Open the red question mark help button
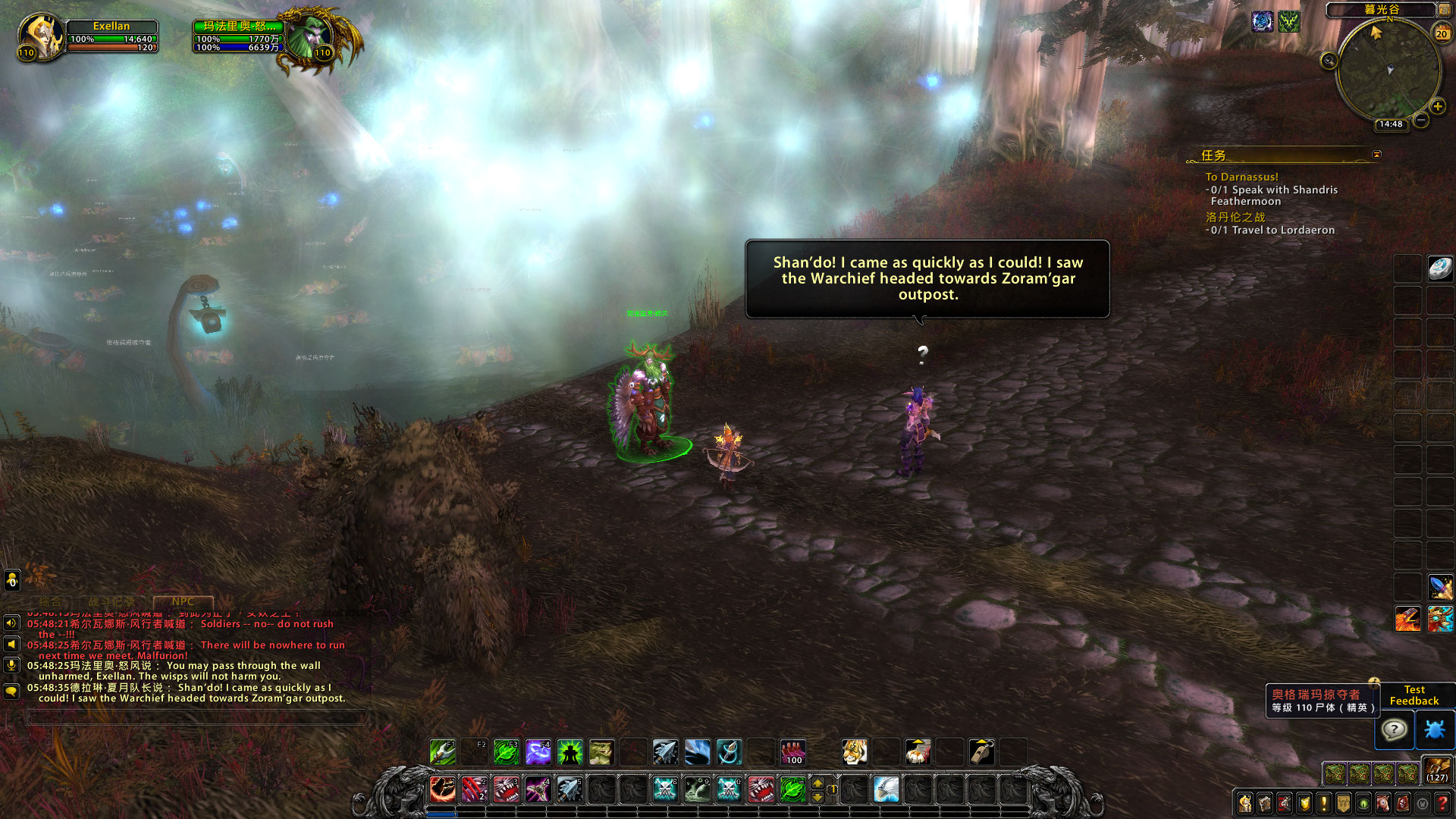 click(1442, 802)
